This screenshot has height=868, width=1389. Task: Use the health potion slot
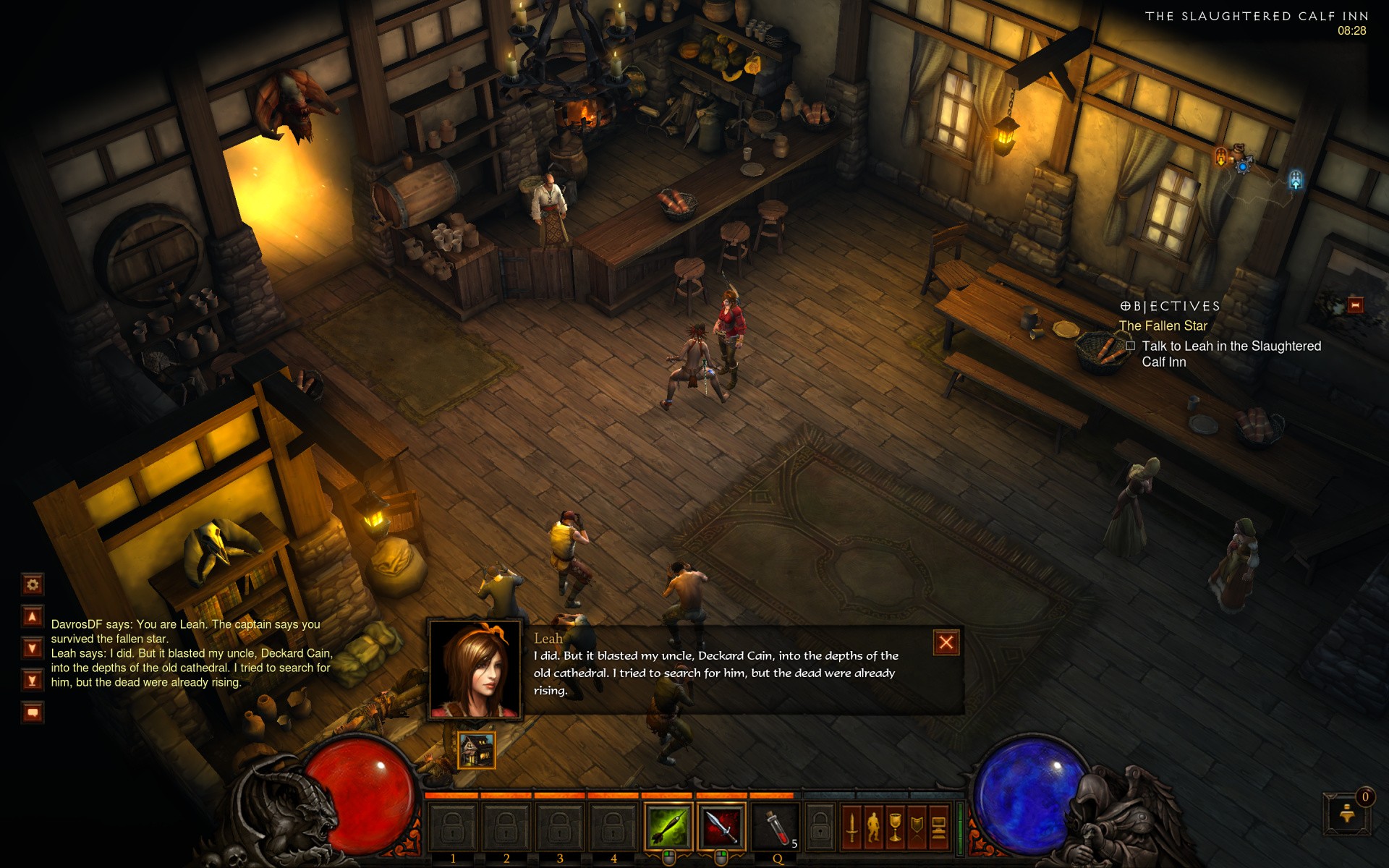pos(777,826)
